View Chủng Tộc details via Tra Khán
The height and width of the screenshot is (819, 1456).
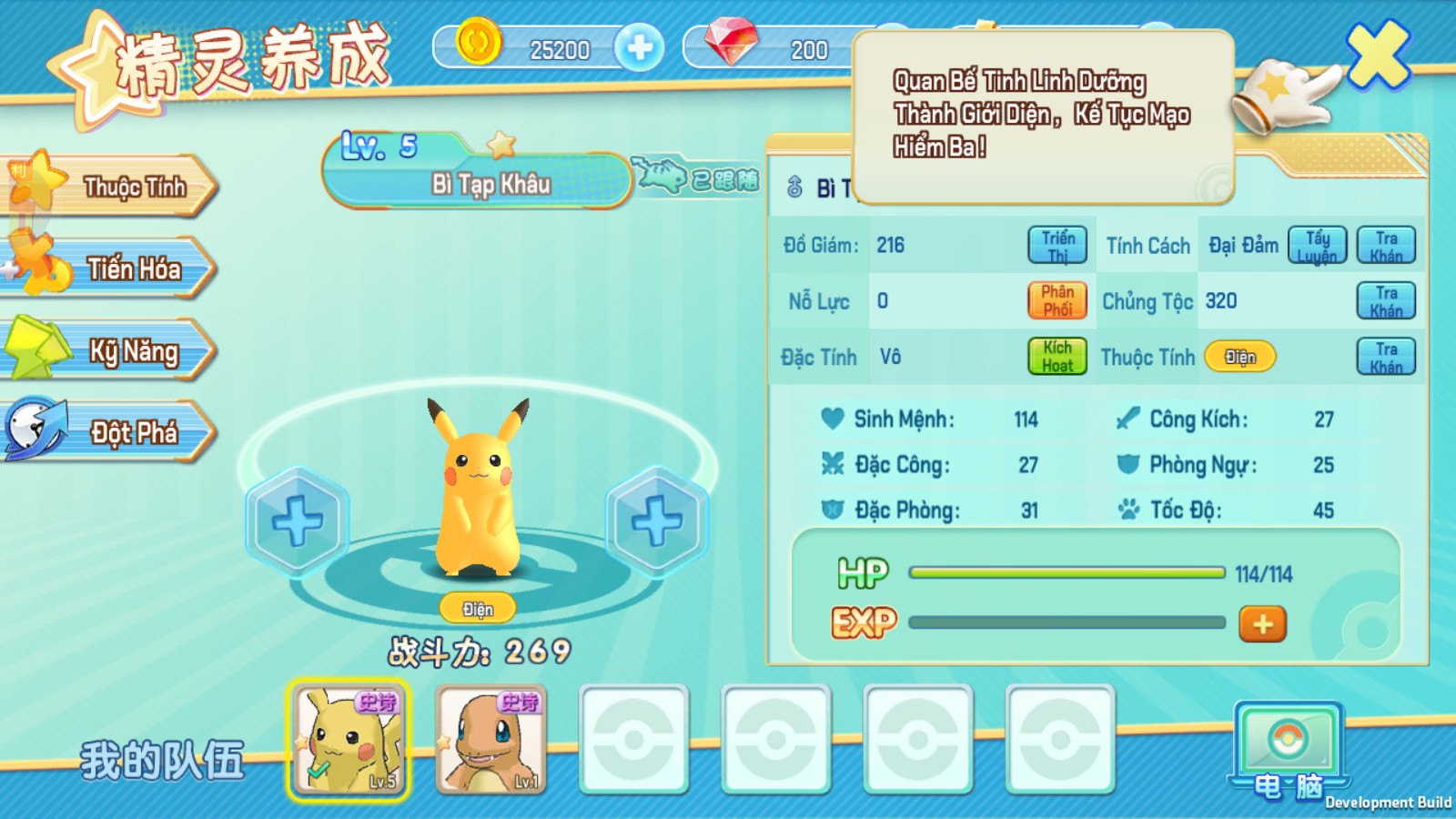tap(1386, 301)
